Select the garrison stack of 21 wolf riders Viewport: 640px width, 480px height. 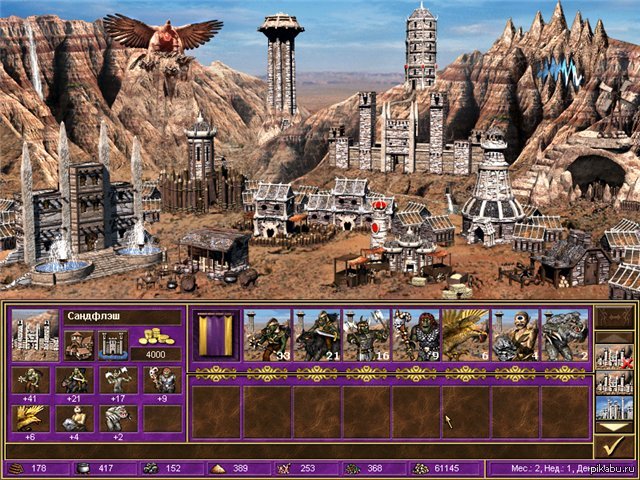(x=316, y=335)
